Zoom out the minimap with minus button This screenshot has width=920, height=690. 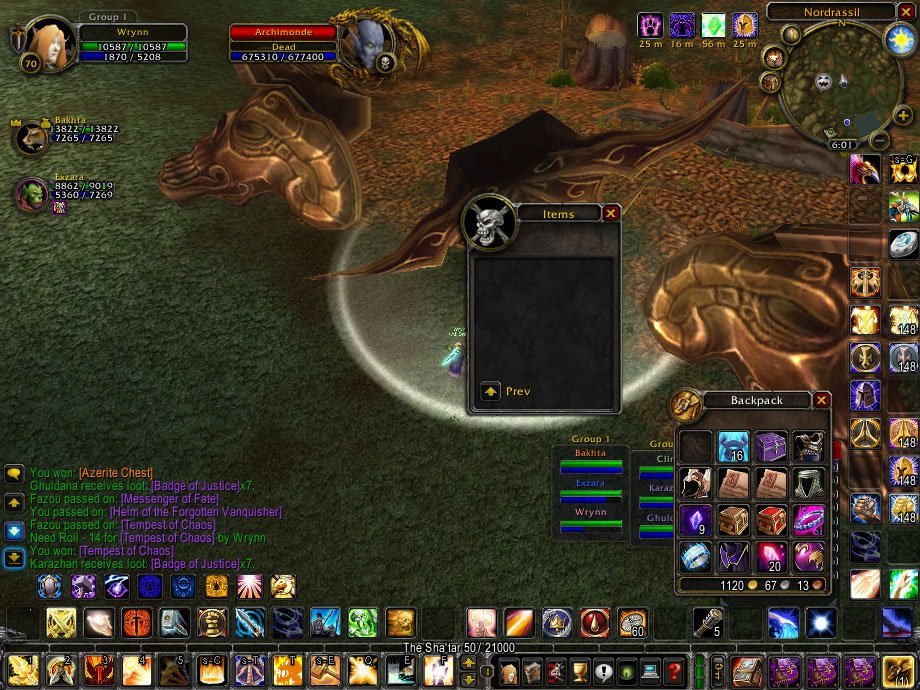pyautogui.click(x=879, y=141)
